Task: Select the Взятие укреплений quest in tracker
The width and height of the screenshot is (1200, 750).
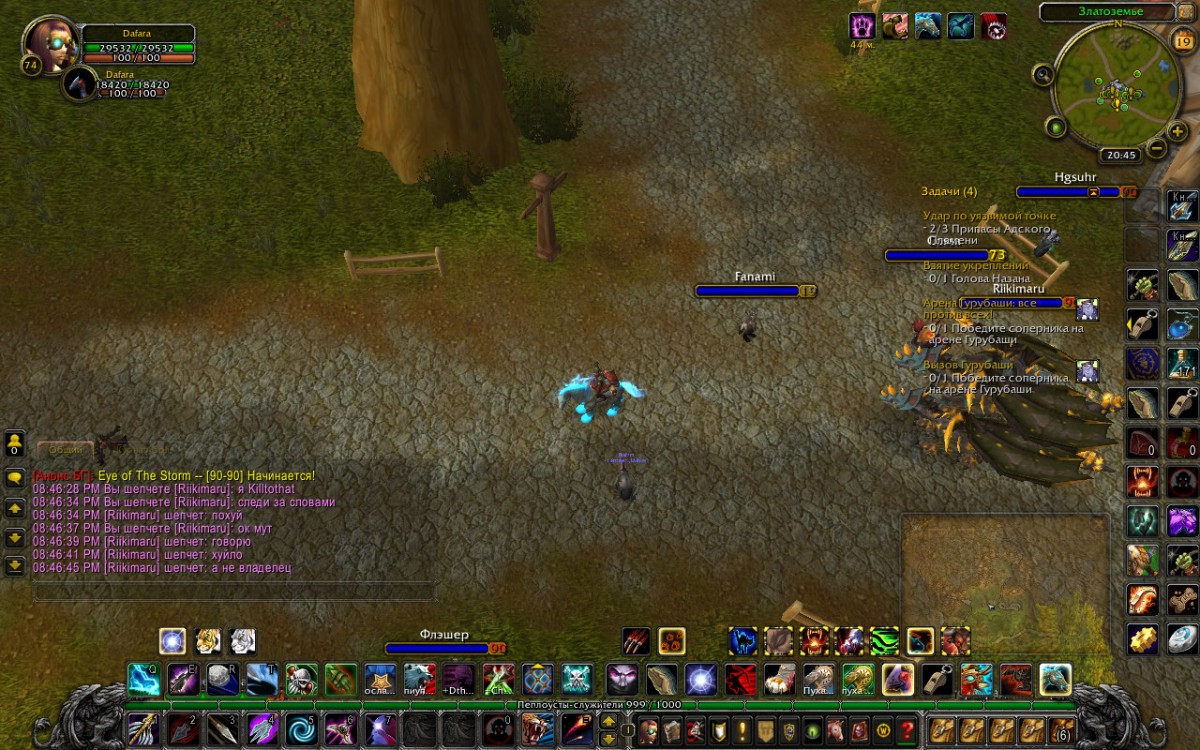Action: (977, 266)
